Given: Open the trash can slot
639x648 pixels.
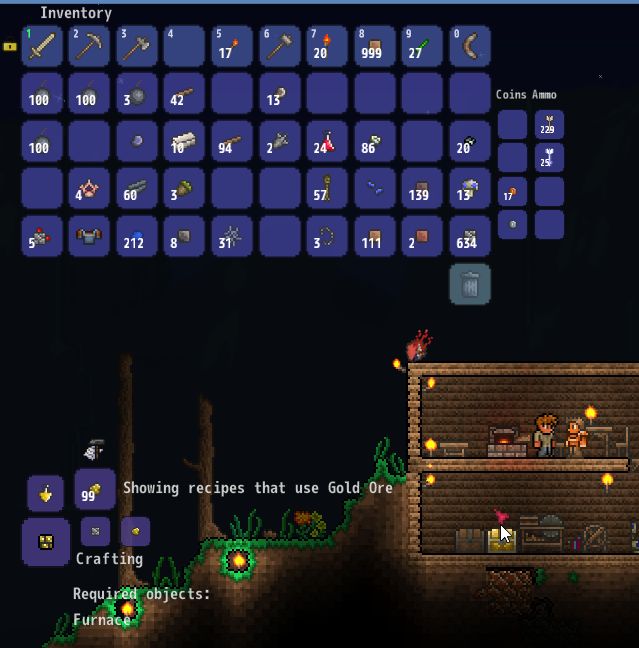Looking at the screenshot, I should coord(470,284).
